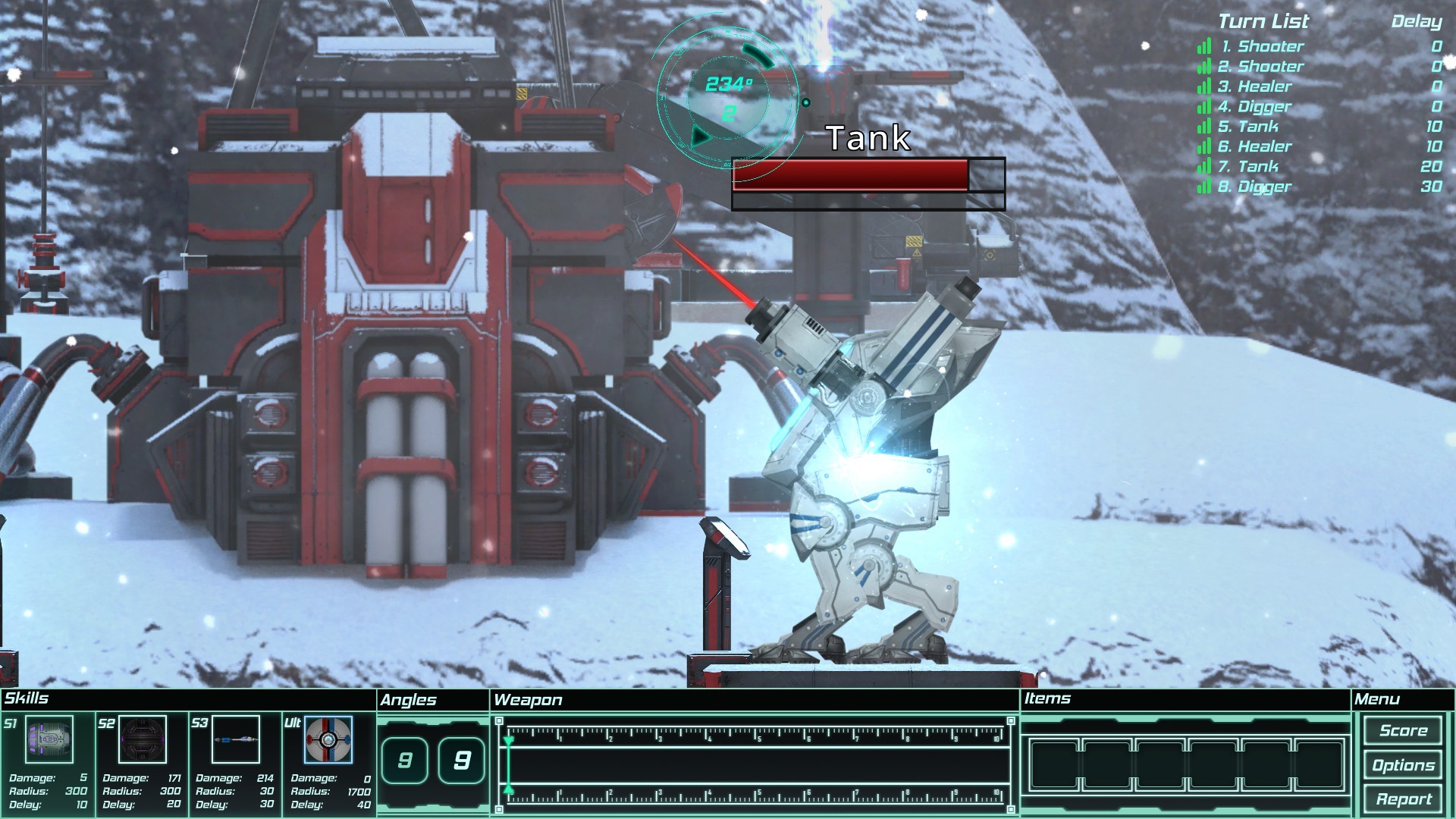Viewport: 1456px width, 819px height.
Task: Select the S3 missile skill
Action: pos(236,739)
